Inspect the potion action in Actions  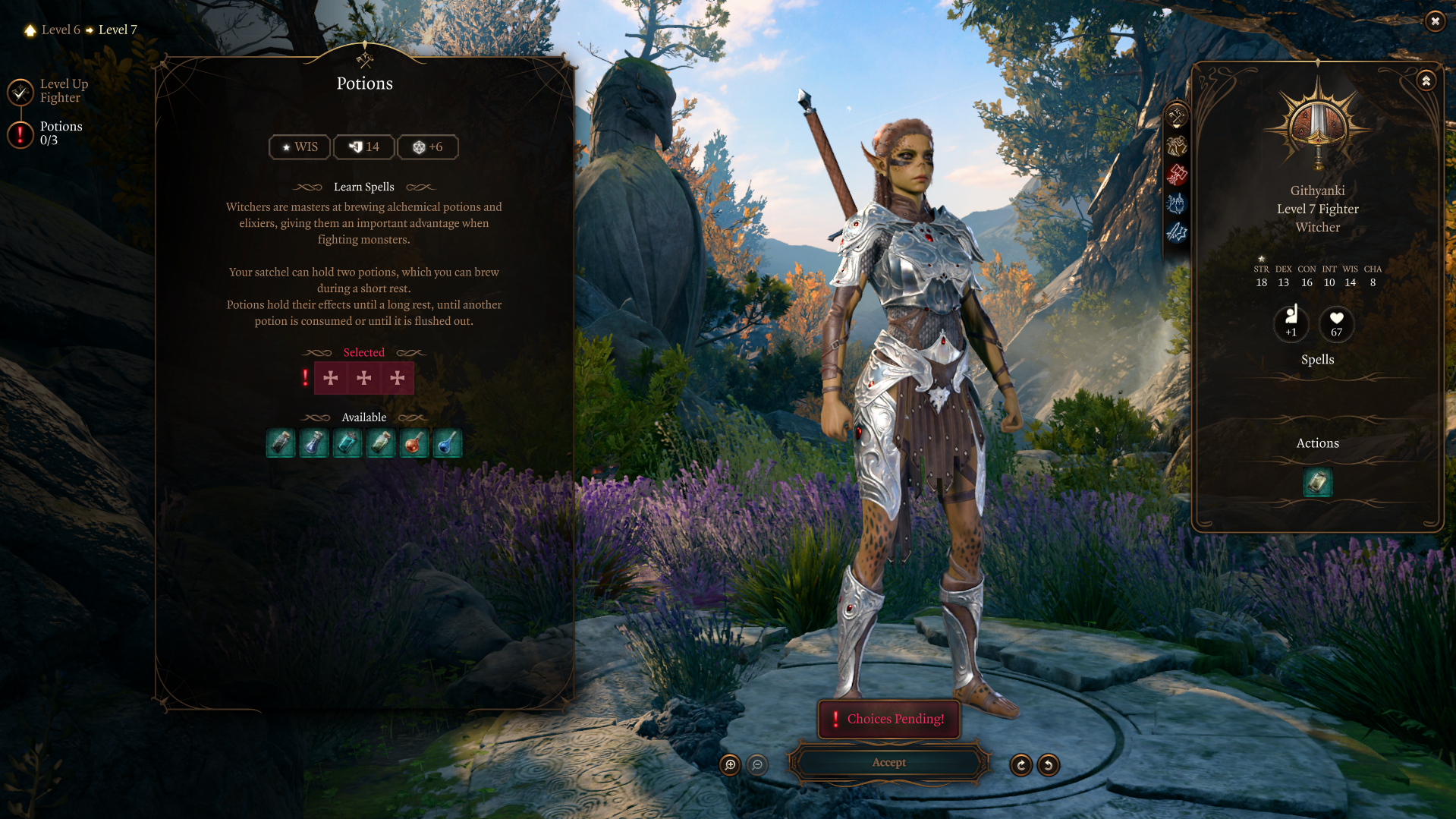point(1317,482)
